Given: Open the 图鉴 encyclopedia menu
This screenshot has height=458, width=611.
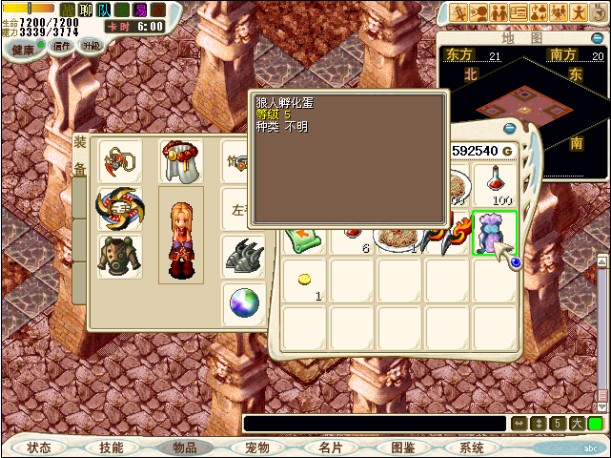Looking at the screenshot, I should 402,448.
